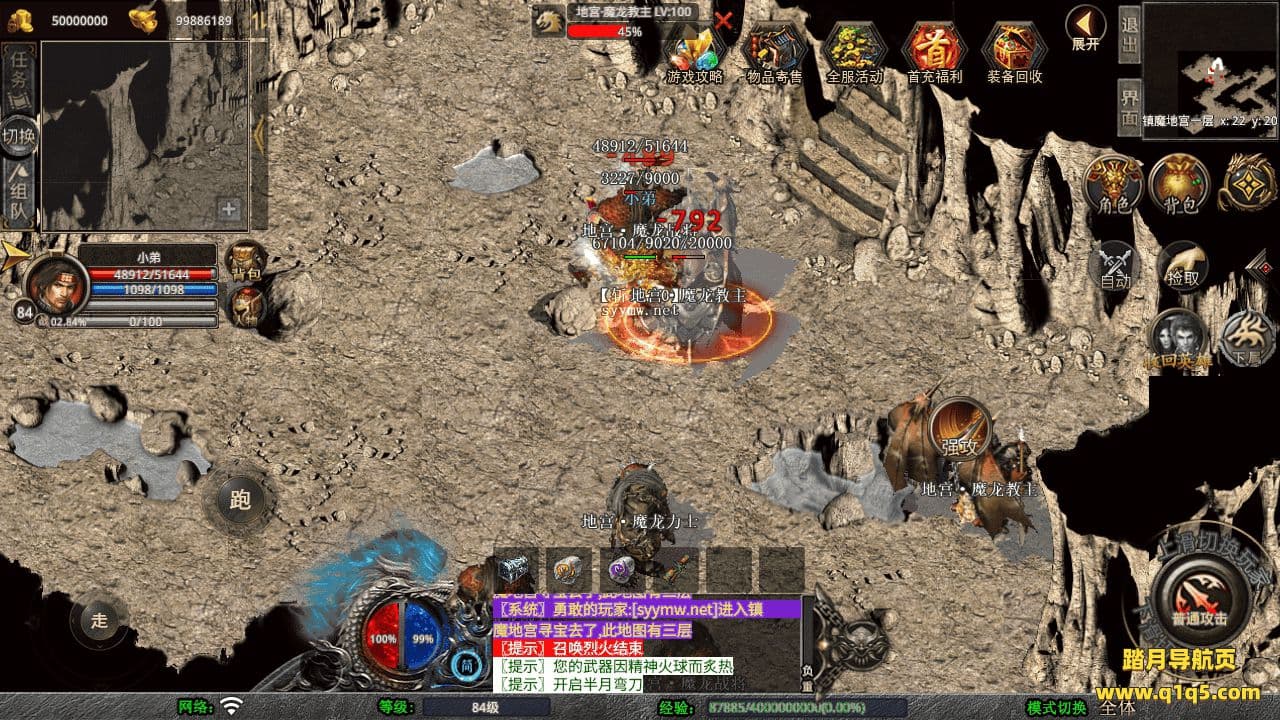
Task: Expand the top menu with 展开 arrow
Action: pos(1085,27)
